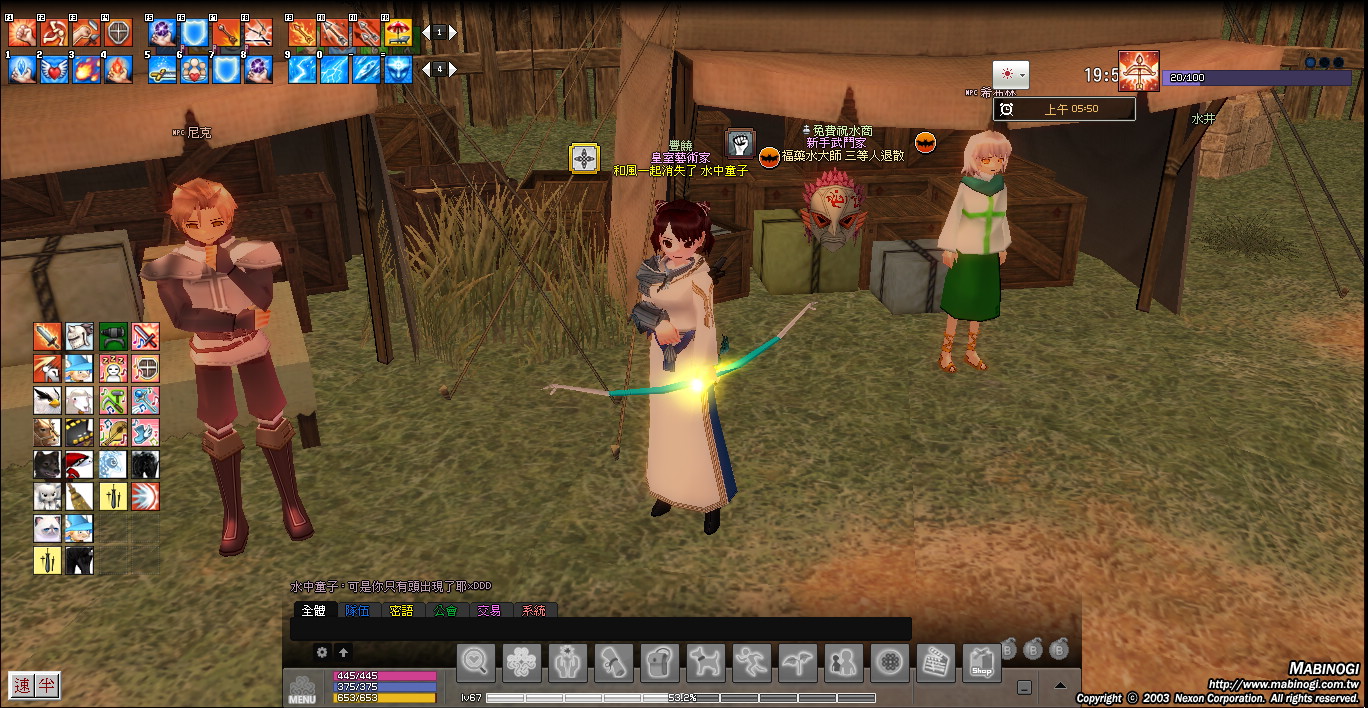Image resolution: width=1368 pixels, height=708 pixels.
Task: Open the backpack inventory icon
Action: [x=659, y=663]
